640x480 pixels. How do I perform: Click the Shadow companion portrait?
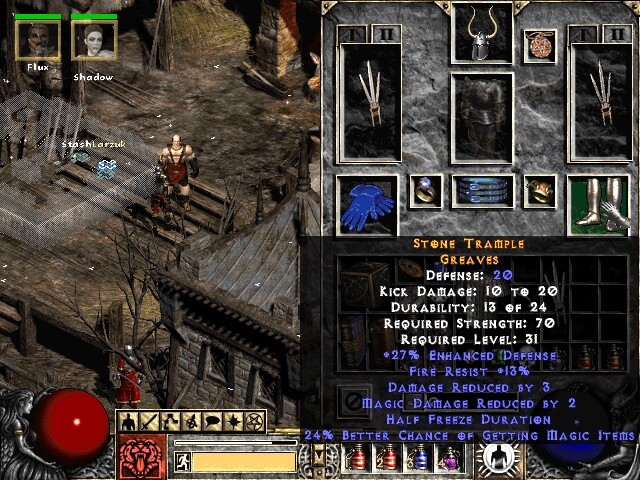[x=94, y=40]
